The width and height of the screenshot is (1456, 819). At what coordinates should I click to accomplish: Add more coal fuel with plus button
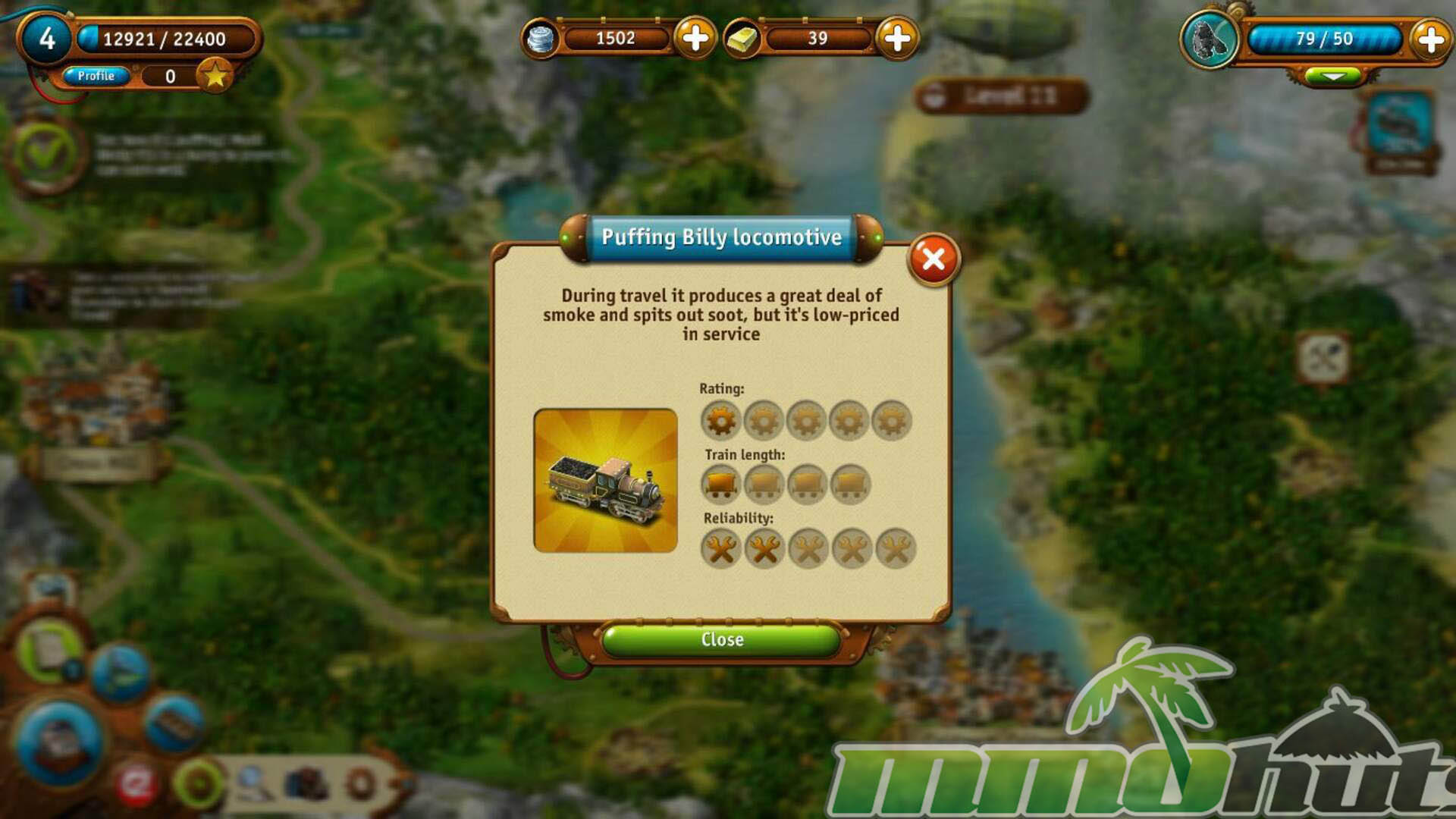(x=1430, y=39)
